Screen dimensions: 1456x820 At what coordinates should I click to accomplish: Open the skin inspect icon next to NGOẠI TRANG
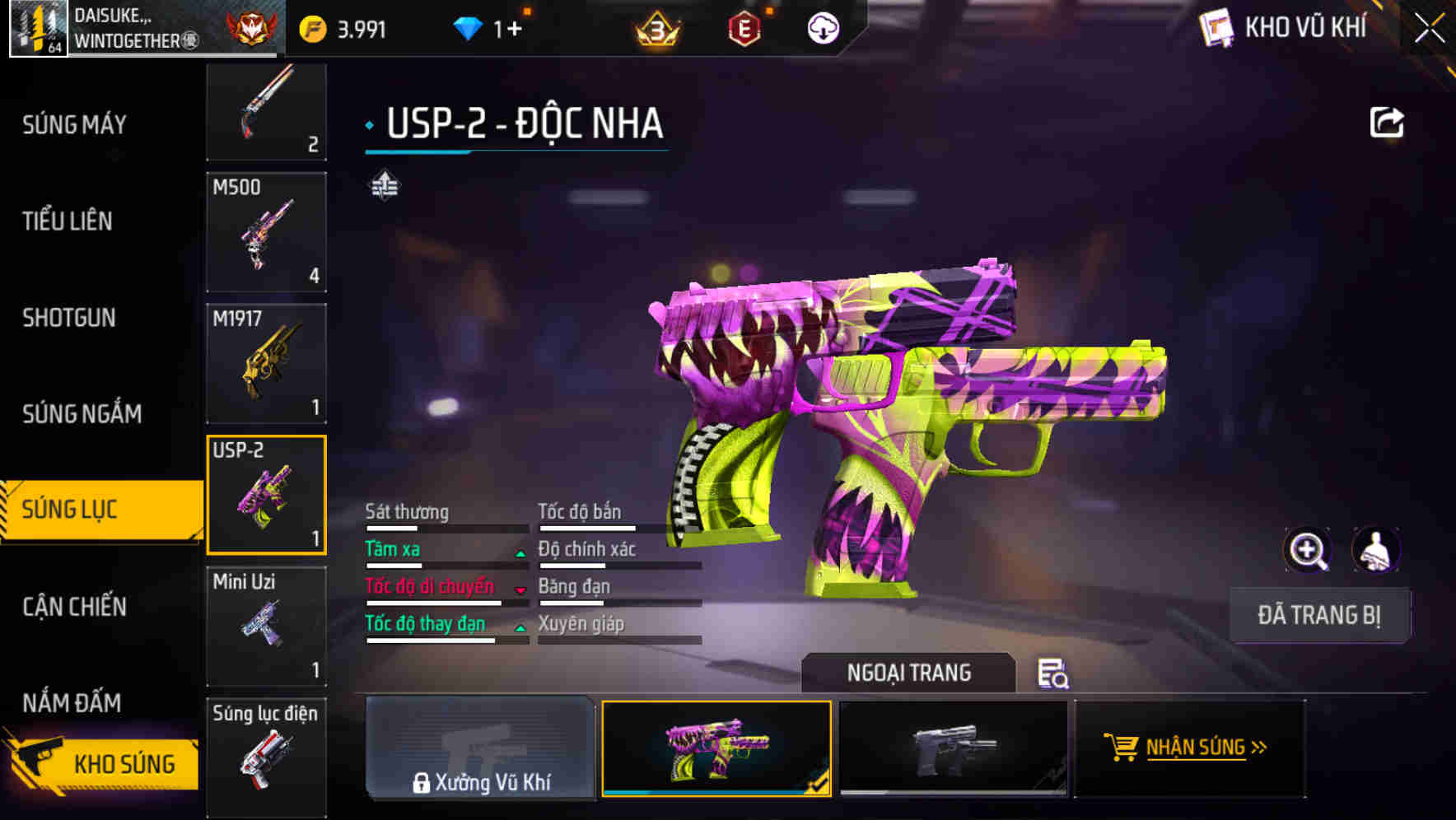tap(1054, 673)
